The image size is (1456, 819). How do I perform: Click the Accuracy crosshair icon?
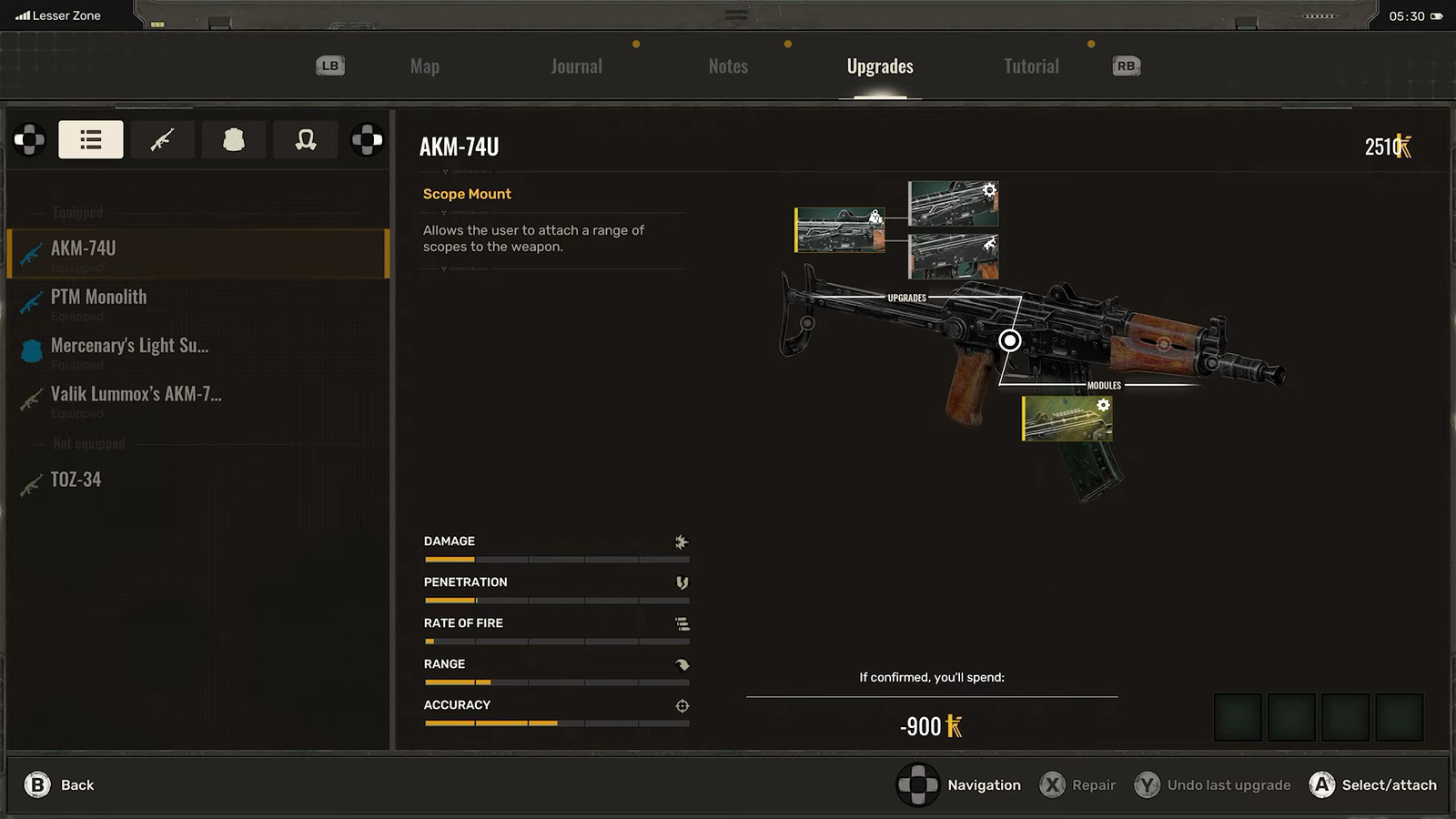coord(682,705)
